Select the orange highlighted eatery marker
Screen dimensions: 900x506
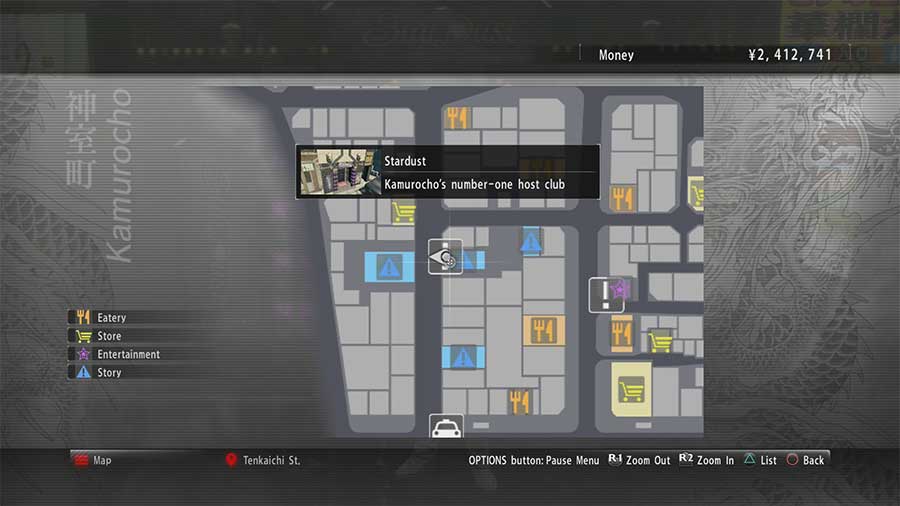click(x=544, y=331)
